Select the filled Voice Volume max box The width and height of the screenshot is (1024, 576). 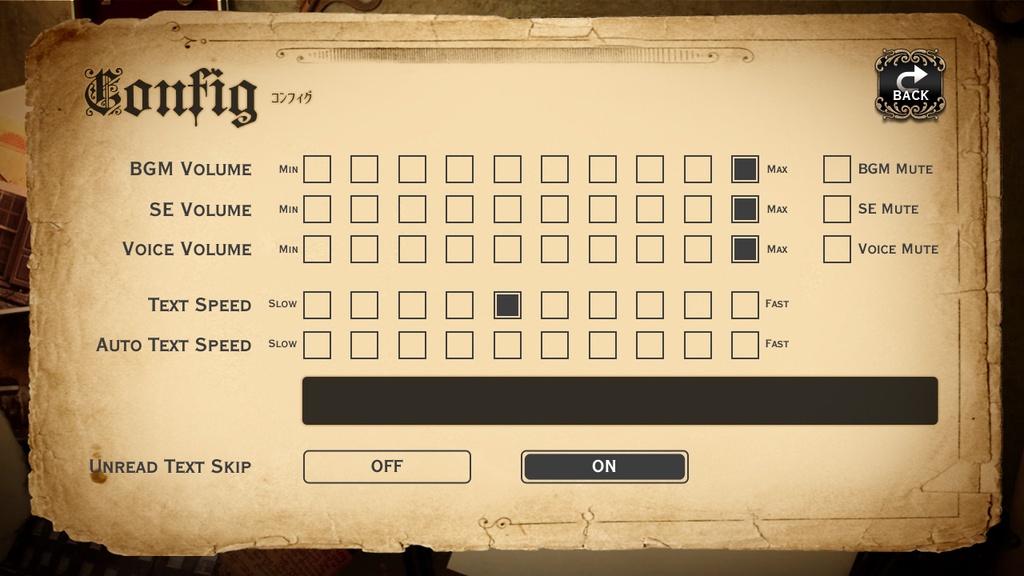[x=745, y=249]
